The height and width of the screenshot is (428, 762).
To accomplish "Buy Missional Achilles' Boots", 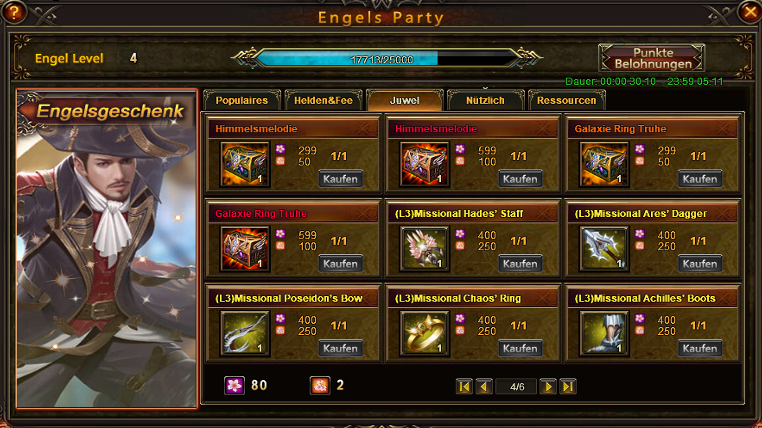I will [x=700, y=348].
